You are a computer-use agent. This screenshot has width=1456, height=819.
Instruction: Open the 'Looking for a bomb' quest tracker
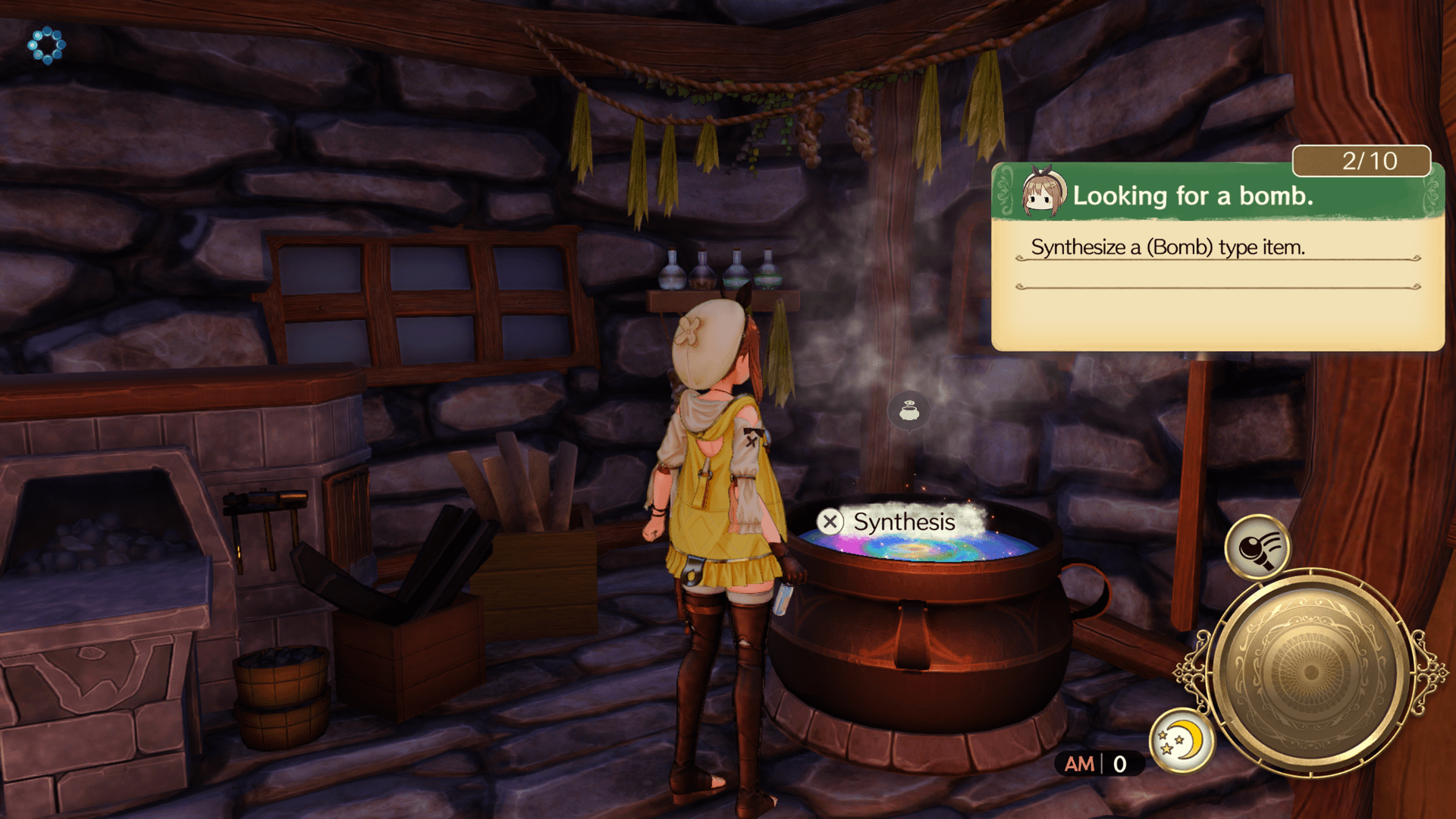pos(1217,196)
